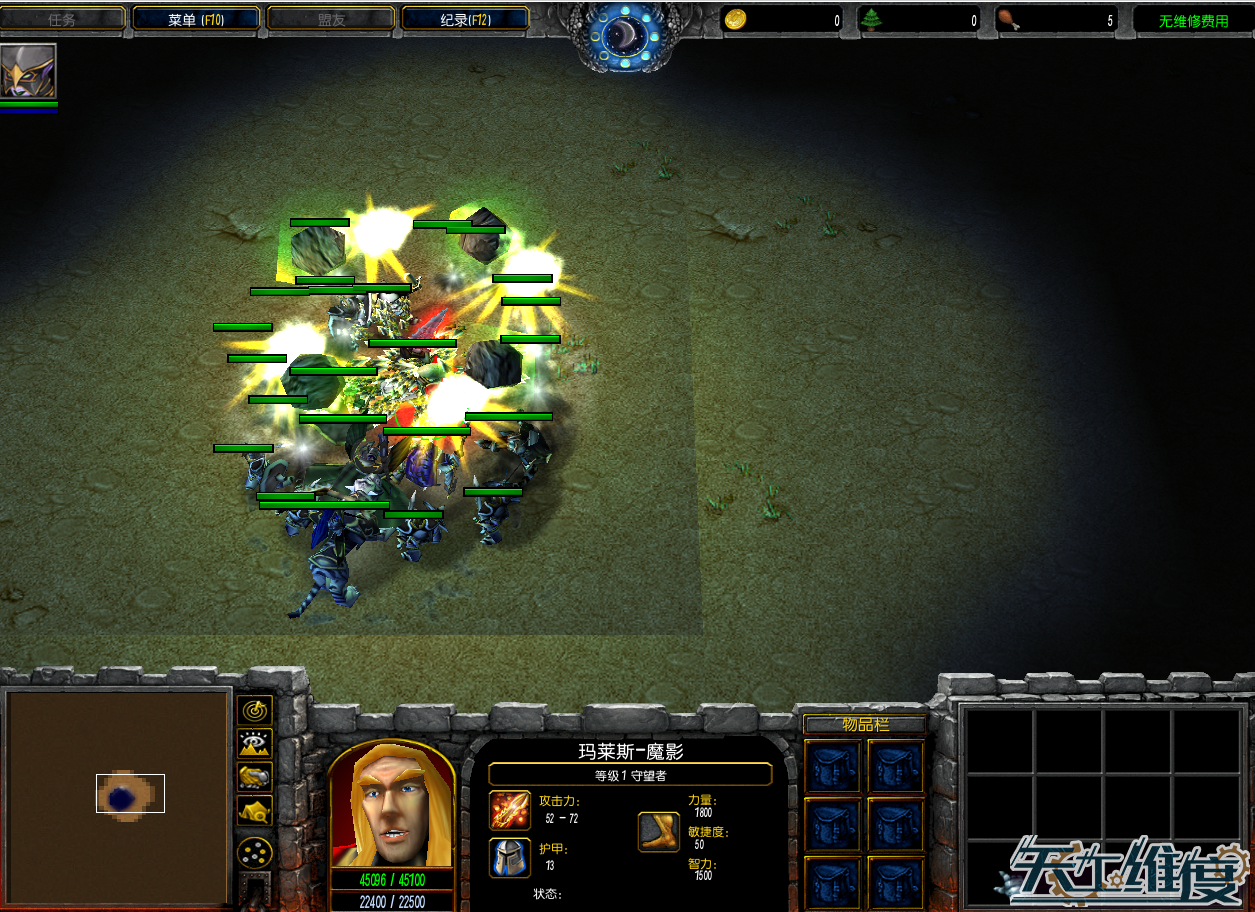This screenshot has width=1255, height=912.
Task: Click the 攻击力 attack damage icon
Action: (x=510, y=810)
